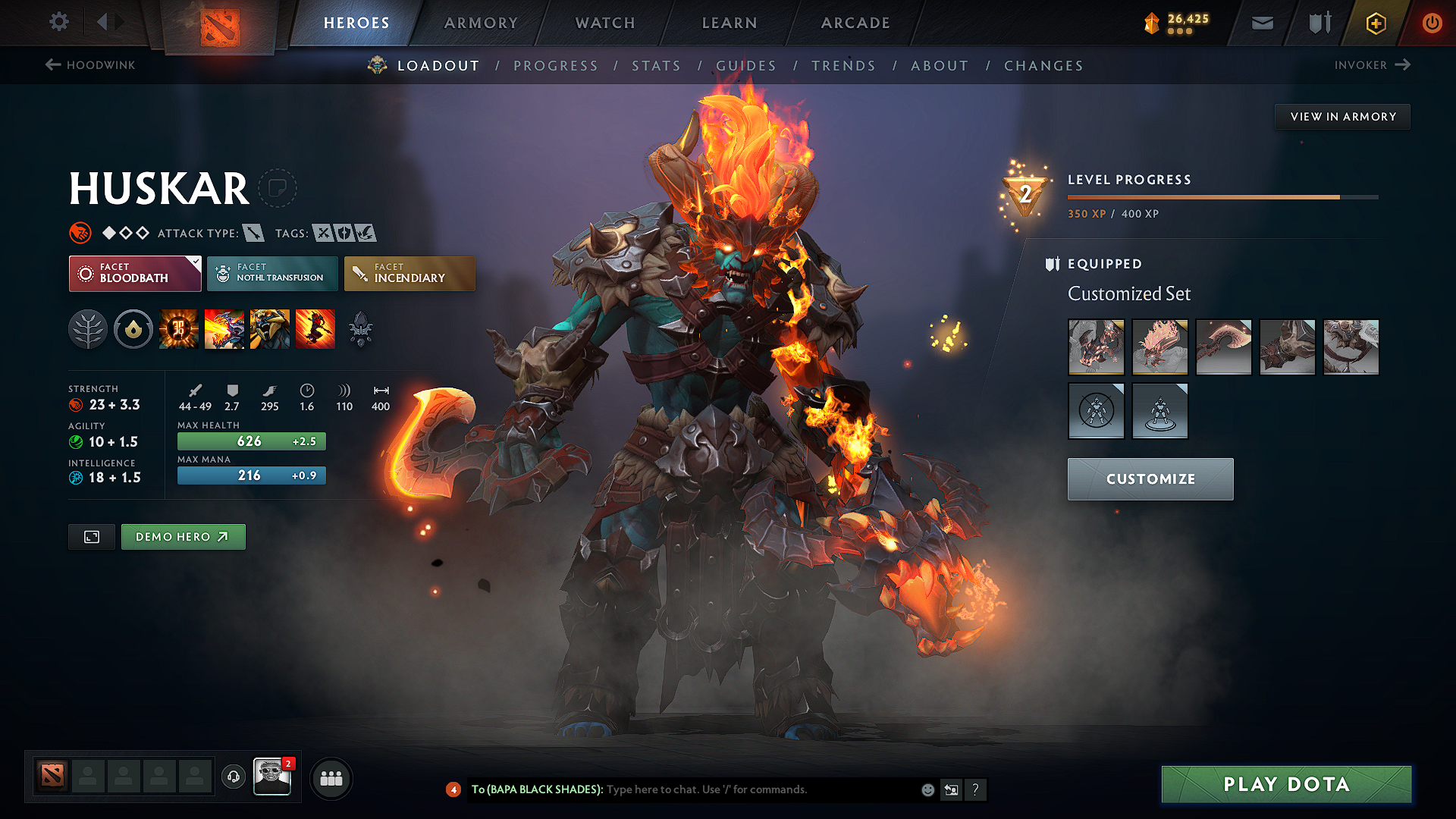Viewport: 1456px width, 819px height.
Task: Open Huskar's talent tree icon
Action: [87, 329]
